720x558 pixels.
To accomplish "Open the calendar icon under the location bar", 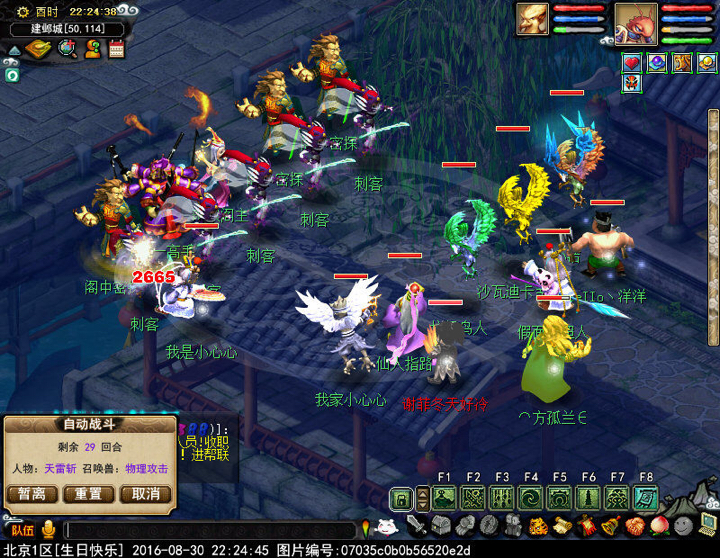I will (116, 49).
